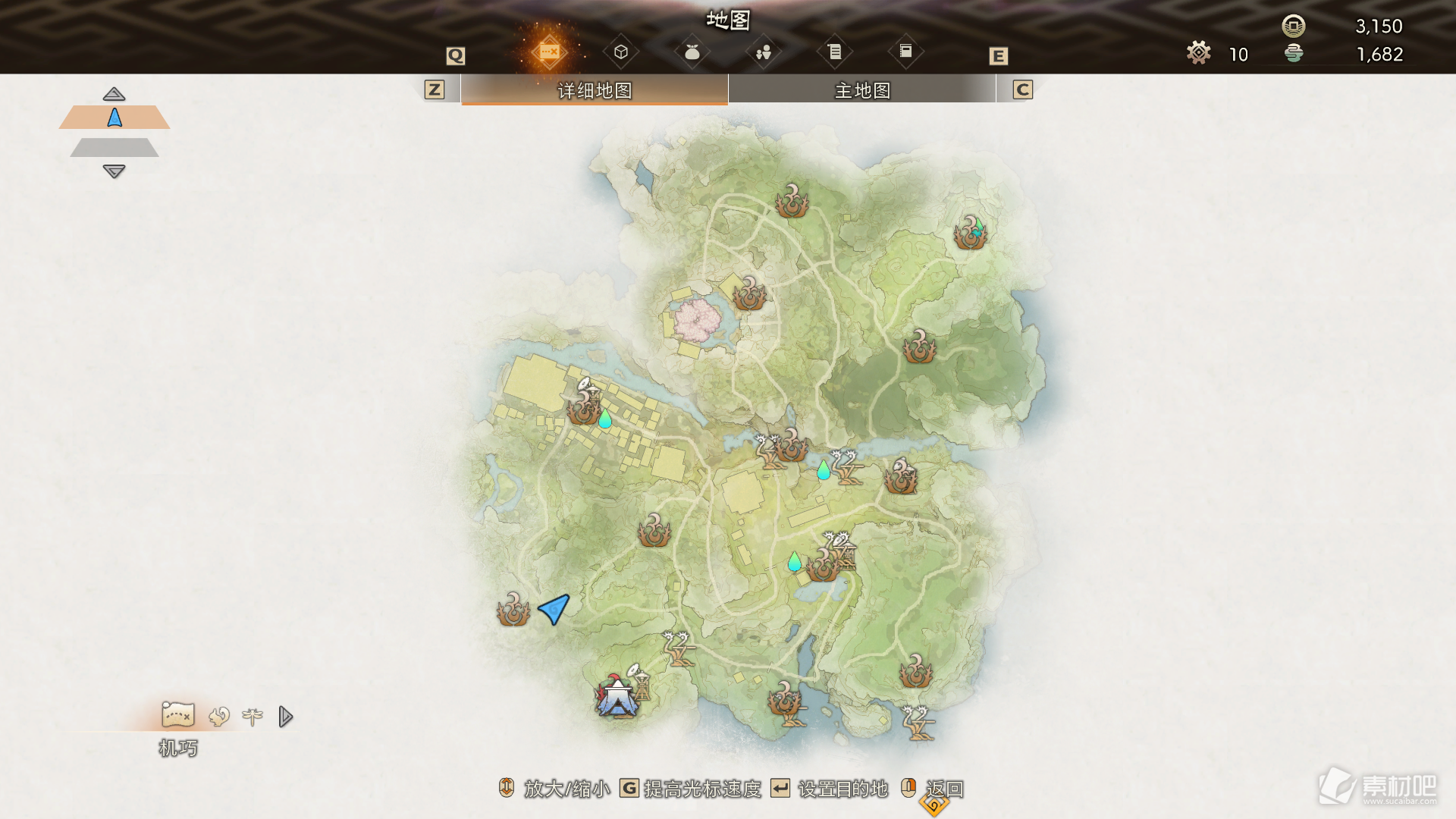Open the cube-shaped item box menu icon
The width and height of the screenshot is (1456, 819).
pyautogui.click(x=621, y=52)
